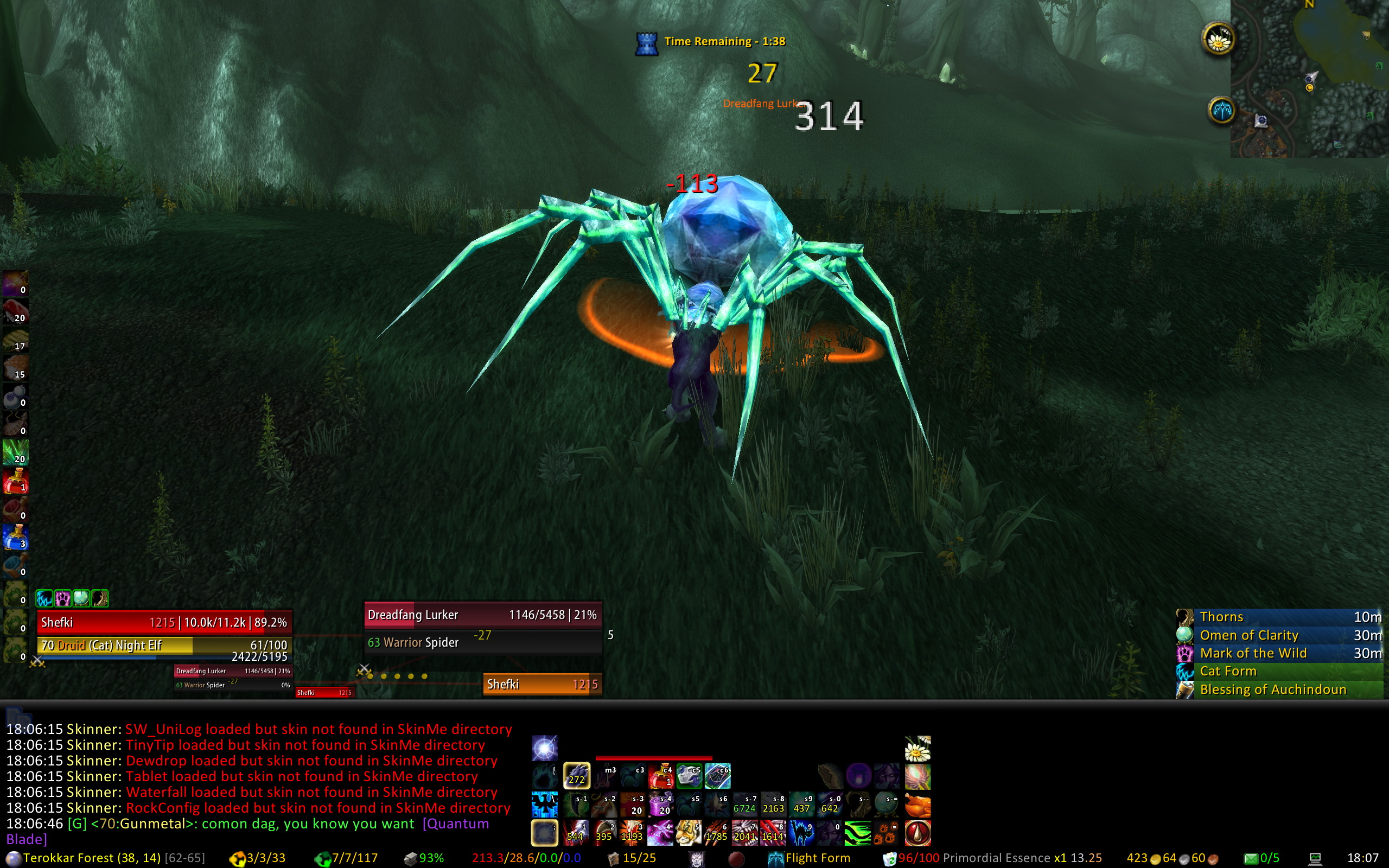
Task: Activate the fanged maw ability showing 2041
Action: coord(744,832)
